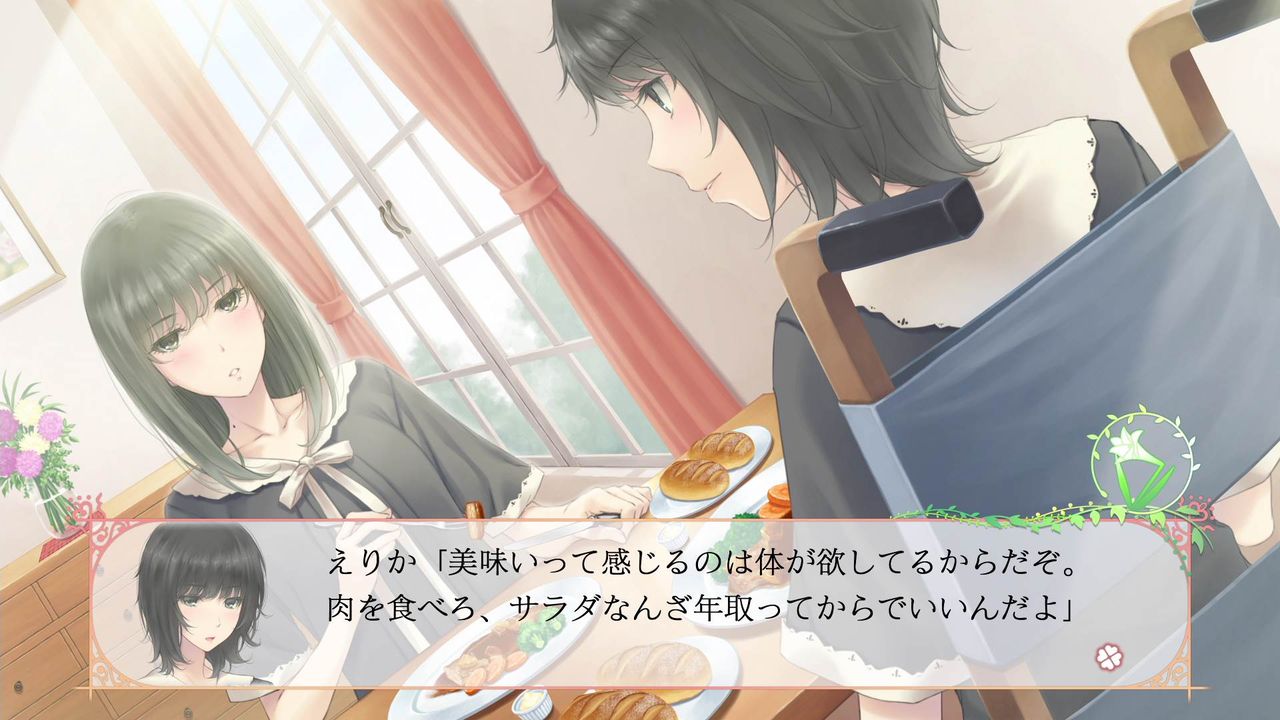1280x720 pixels.
Task: Toggle the dialogue window visibility by clicking it
Action: [640, 600]
